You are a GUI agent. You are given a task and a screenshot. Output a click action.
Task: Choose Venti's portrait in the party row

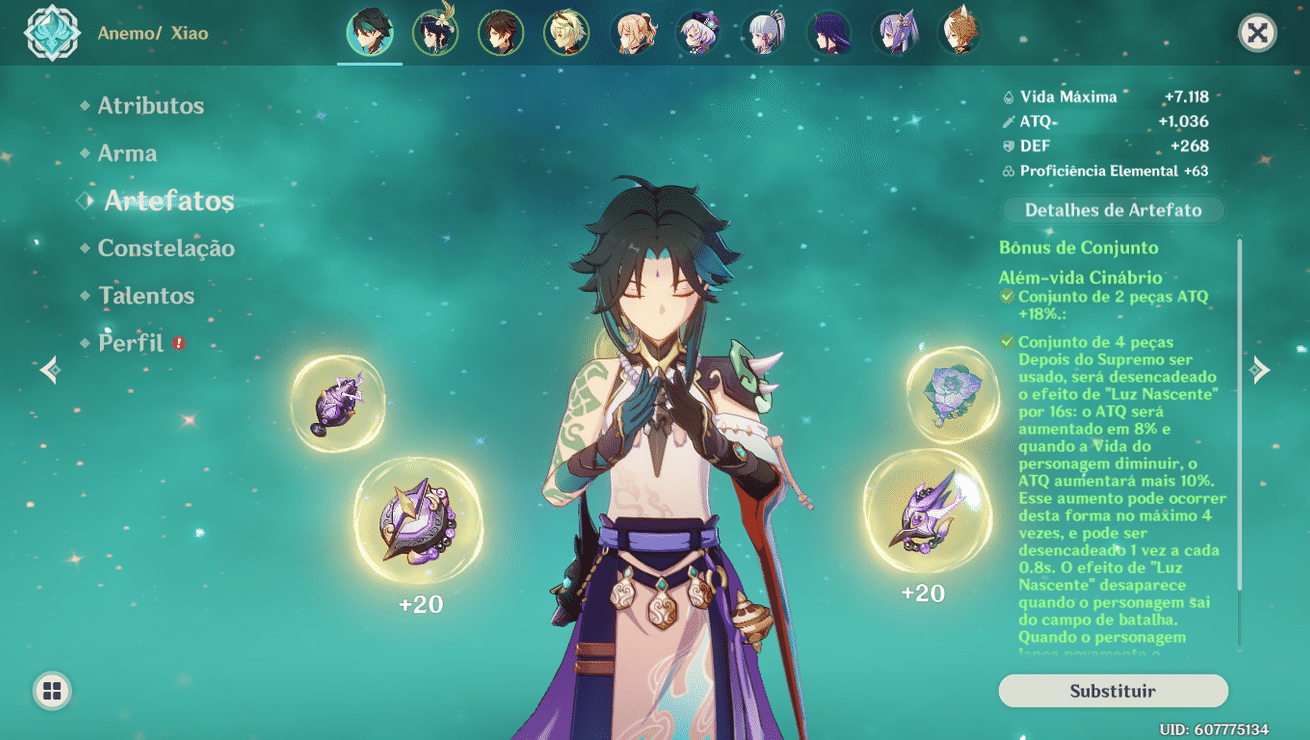pyautogui.click(x=435, y=33)
